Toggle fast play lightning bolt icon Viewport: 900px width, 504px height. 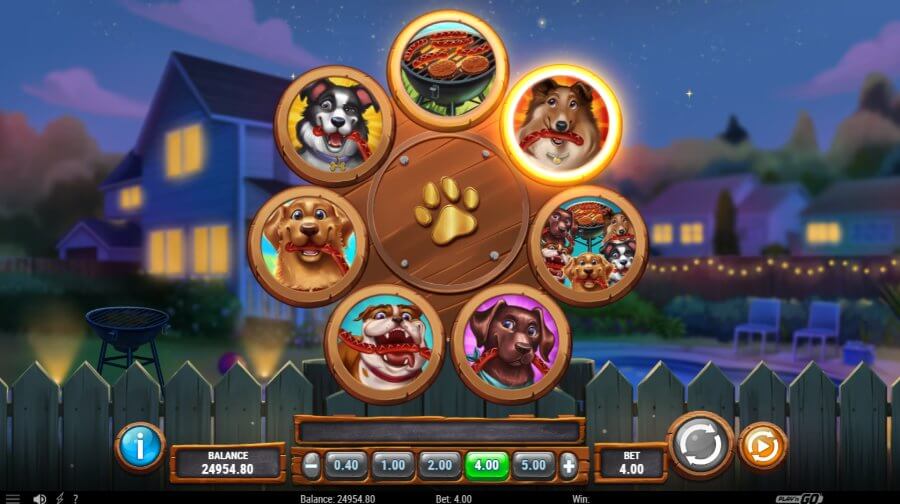(x=60, y=498)
